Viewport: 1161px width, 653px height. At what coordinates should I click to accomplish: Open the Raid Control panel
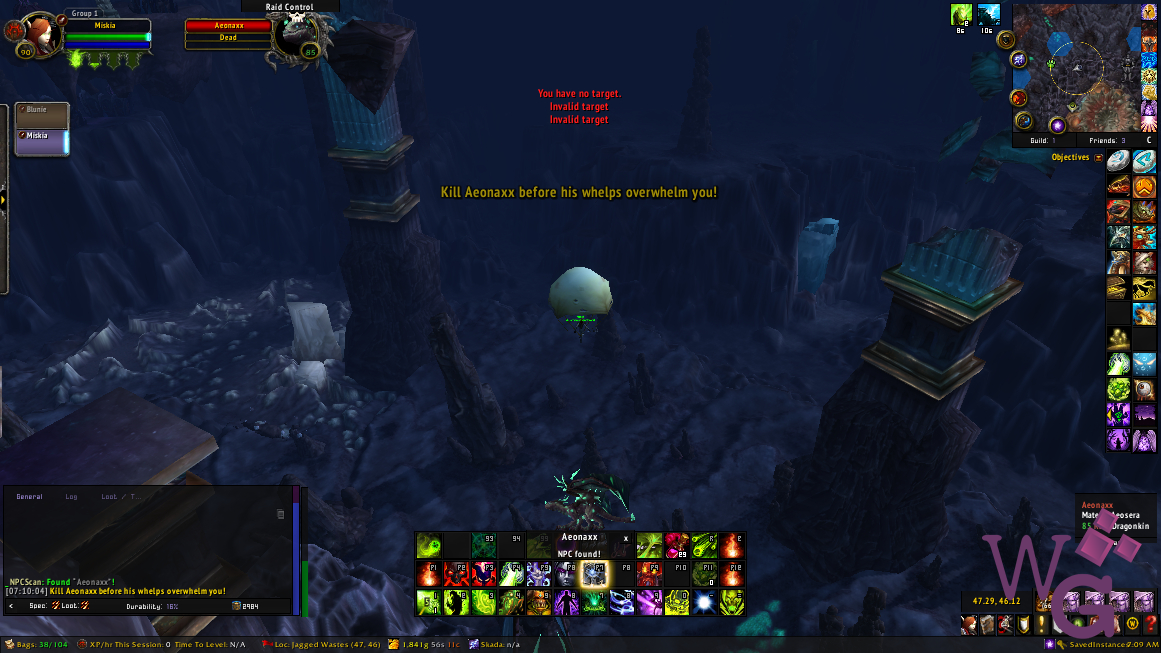click(x=290, y=7)
